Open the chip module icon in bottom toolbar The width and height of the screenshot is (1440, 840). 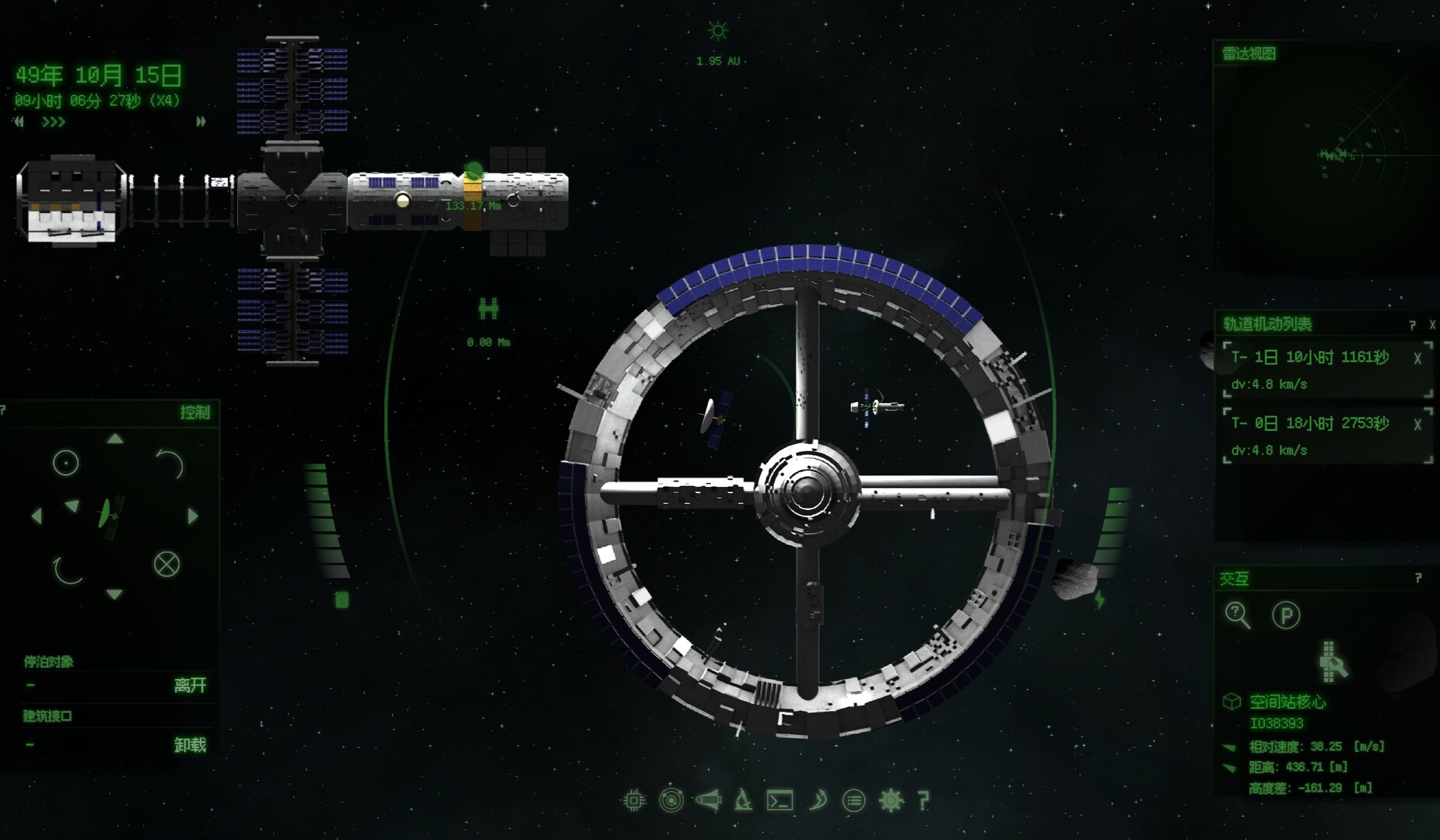tap(634, 800)
